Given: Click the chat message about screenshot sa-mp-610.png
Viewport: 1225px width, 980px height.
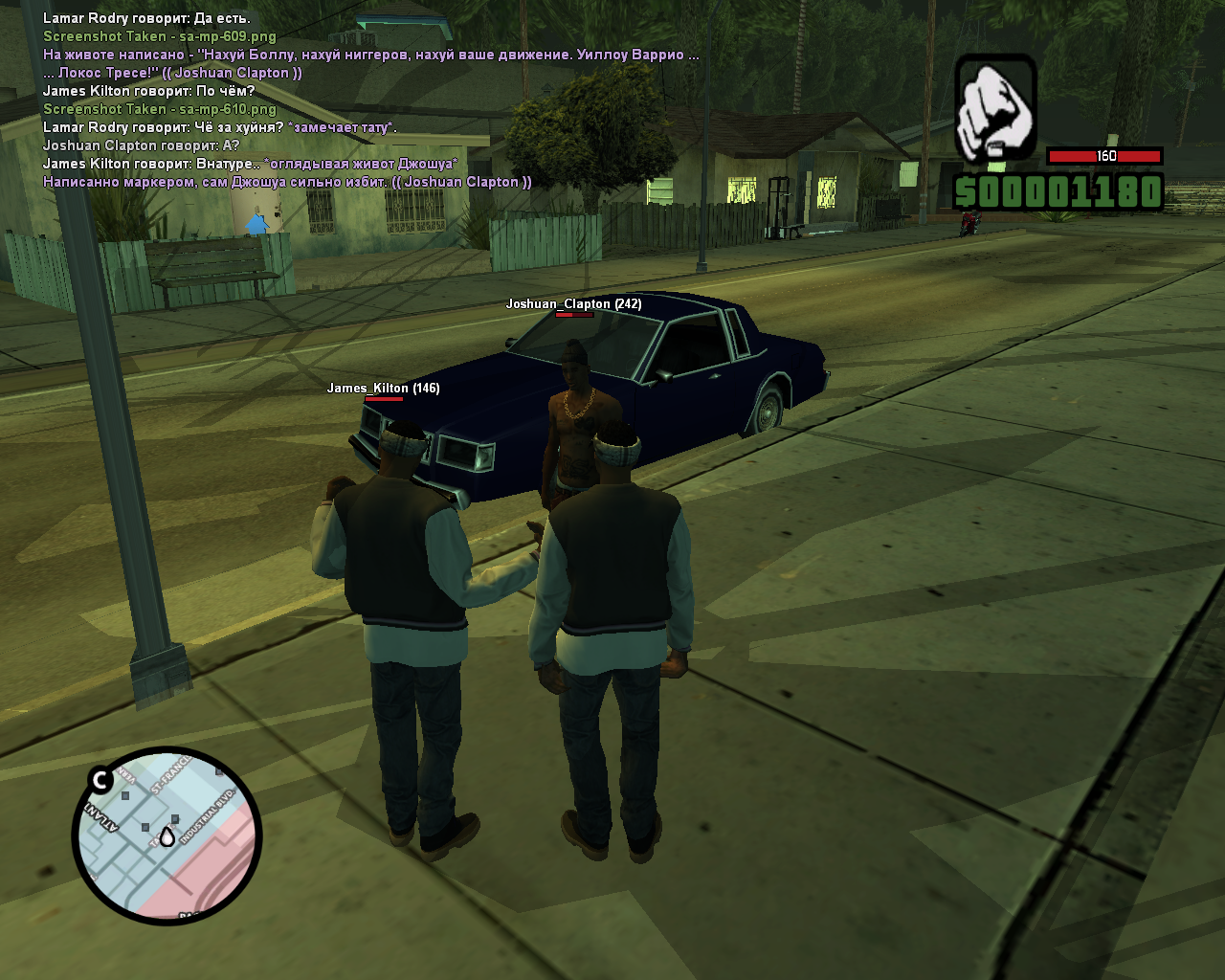Looking at the screenshot, I should (160, 109).
